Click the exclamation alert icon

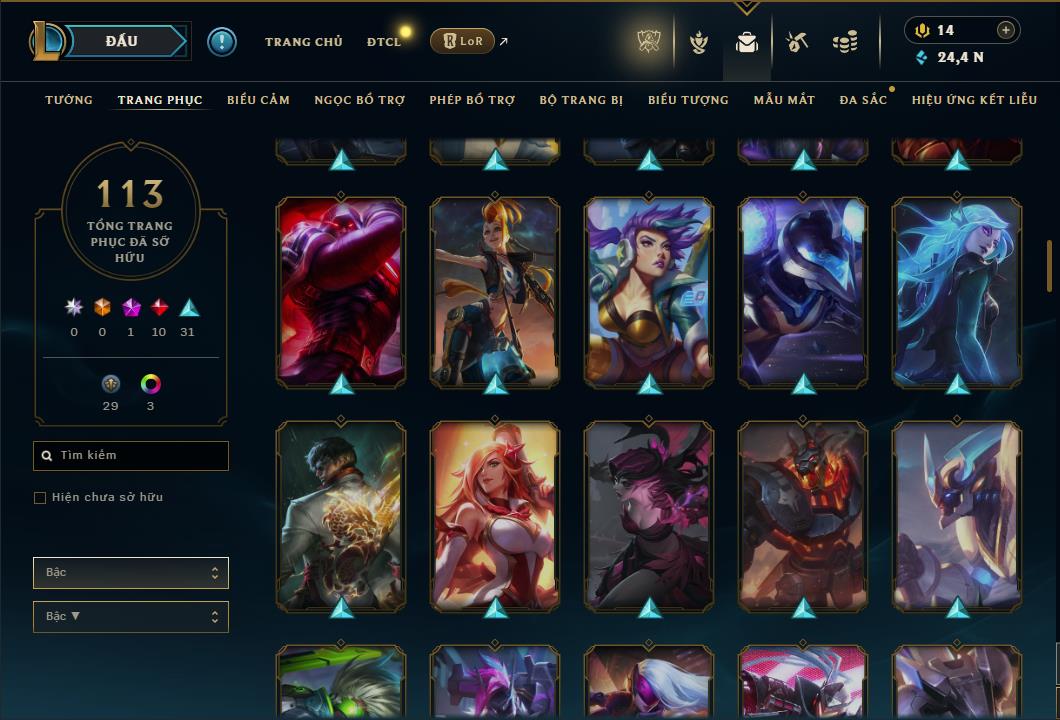(x=222, y=41)
